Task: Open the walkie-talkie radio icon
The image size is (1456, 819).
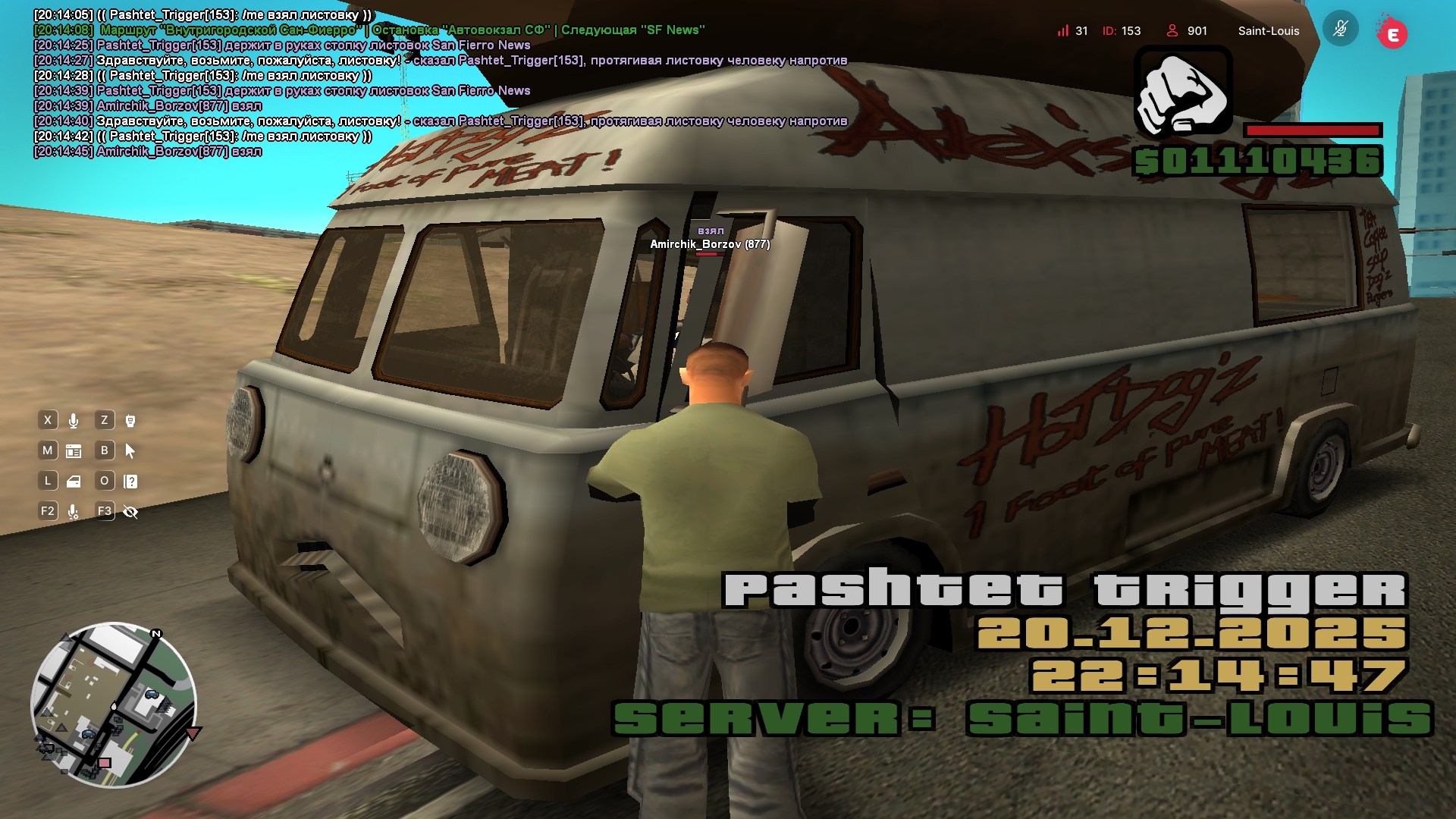Action: (130, 421)
